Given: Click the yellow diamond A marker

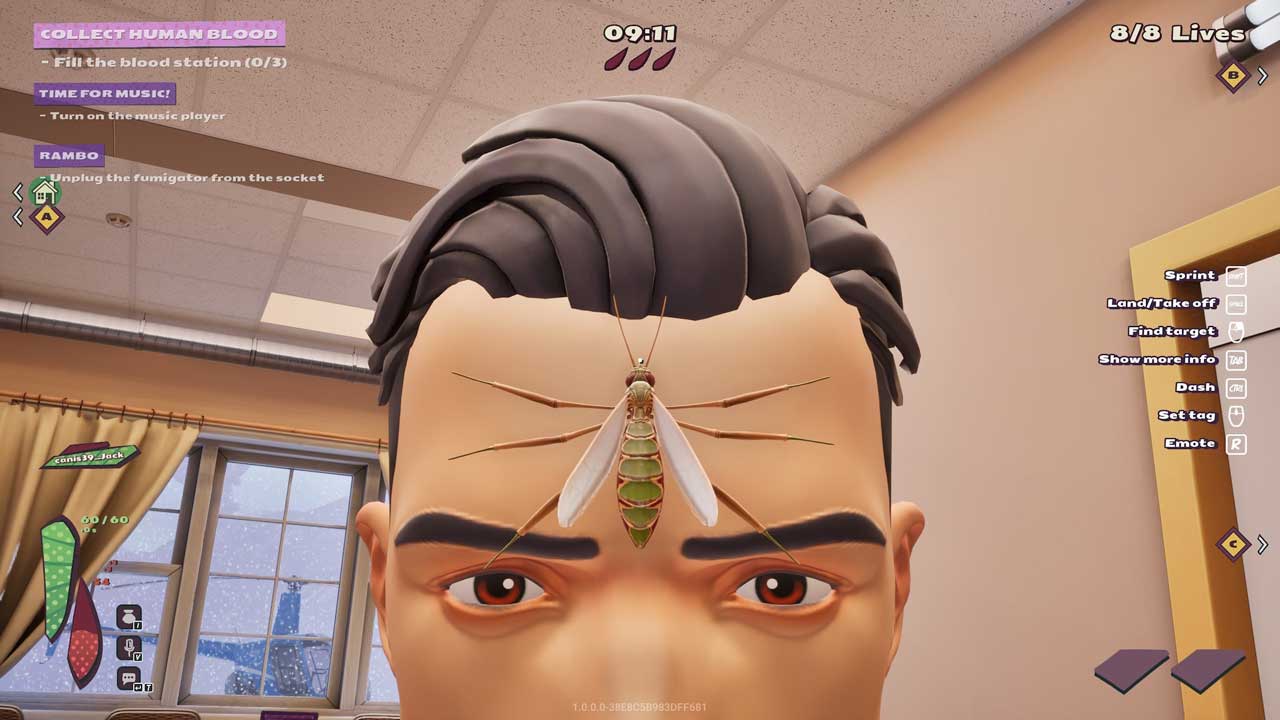Looking at the screenshot, I should tap(46, 217).
